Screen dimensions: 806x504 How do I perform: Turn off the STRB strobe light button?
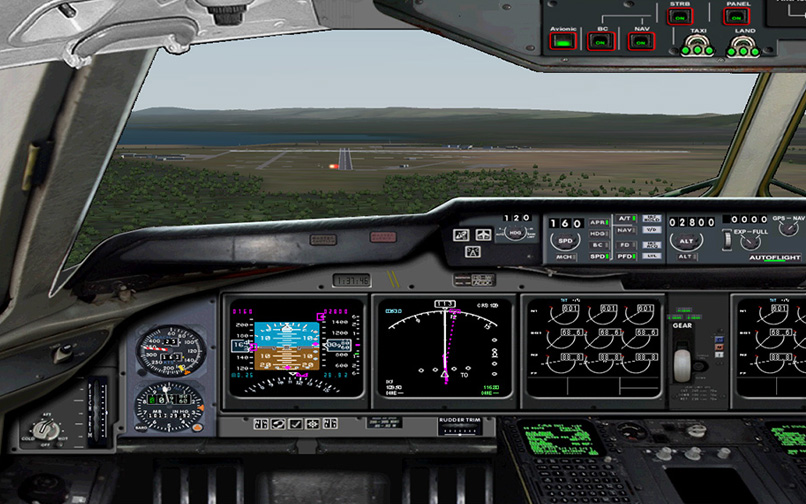coord(680,17)
